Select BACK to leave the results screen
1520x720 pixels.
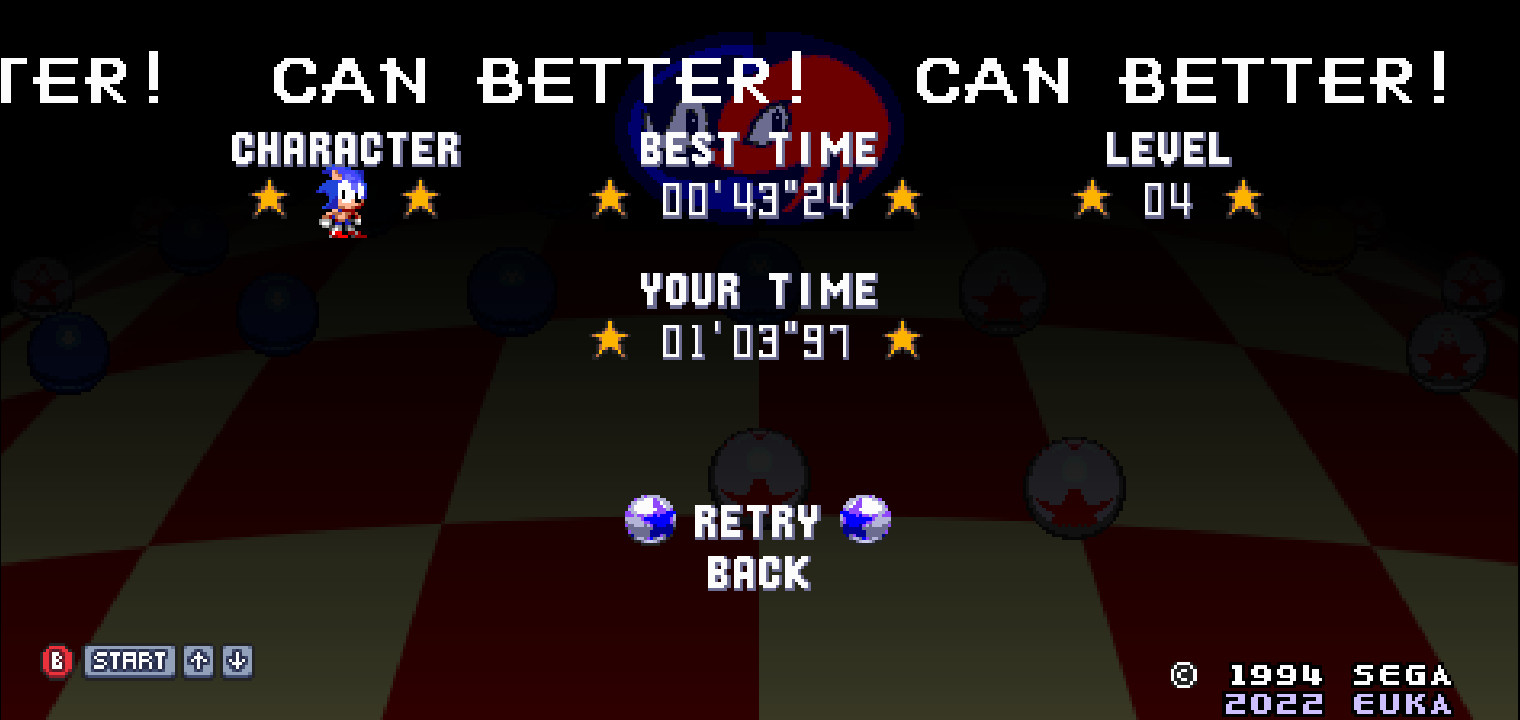757,574
